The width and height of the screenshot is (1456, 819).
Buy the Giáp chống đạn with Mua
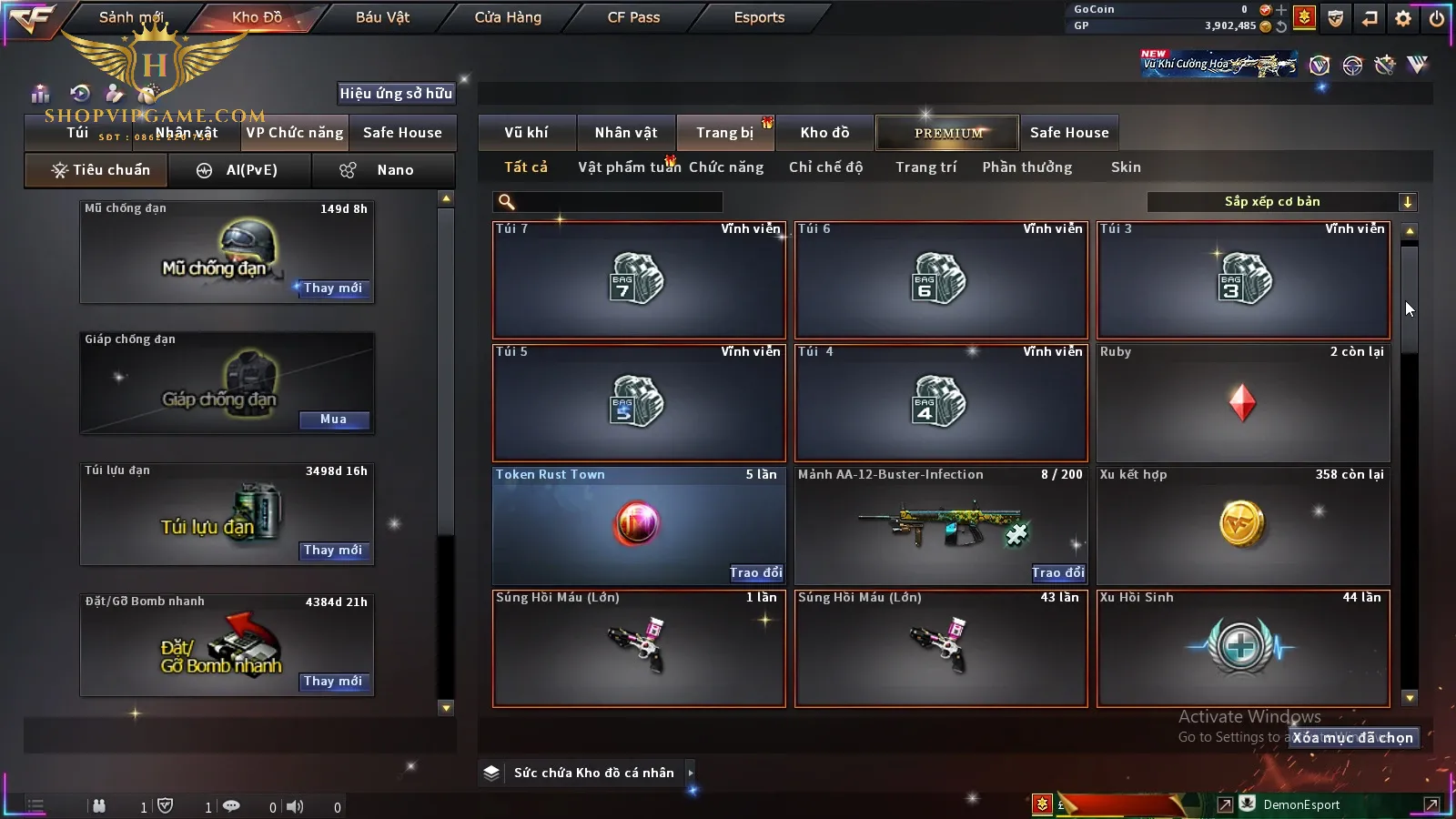pyautogui.click(x=333, y=420)
